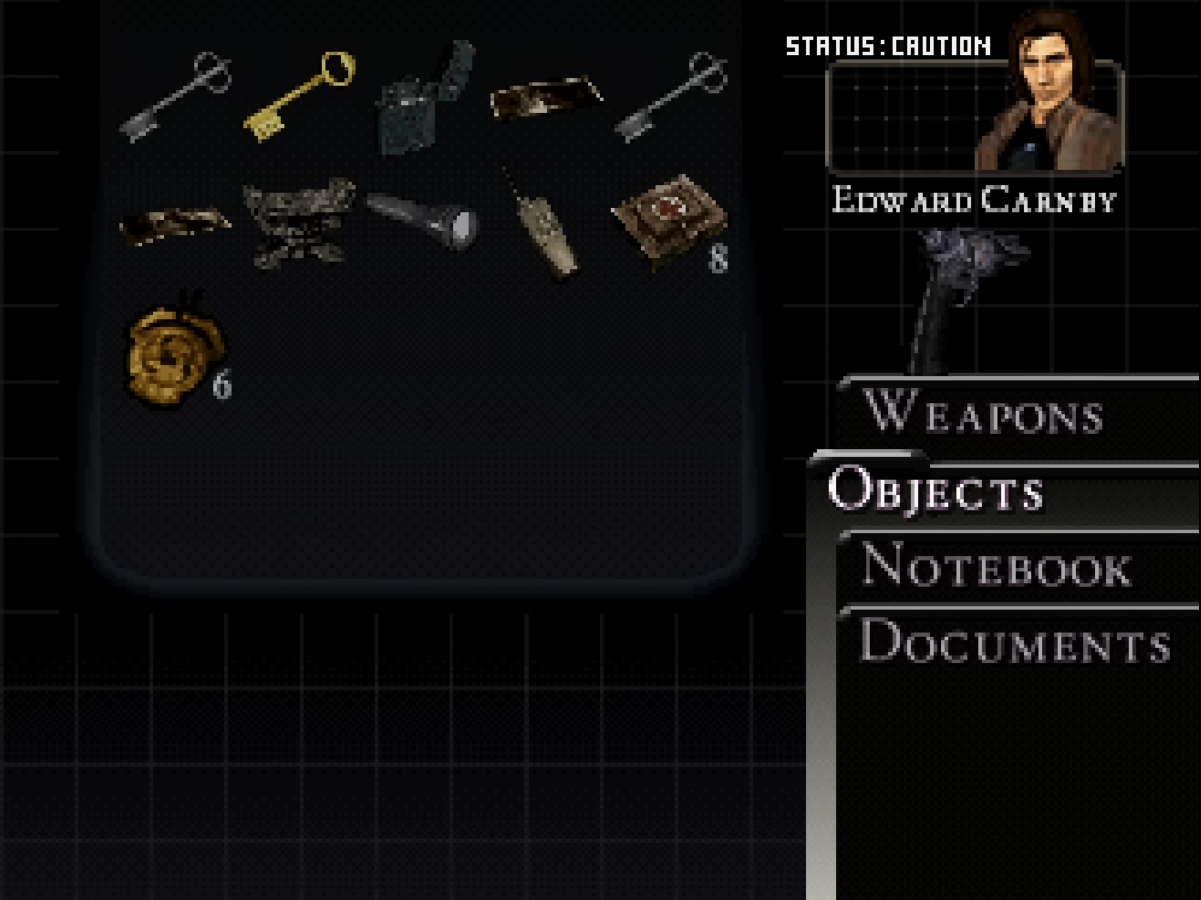Click the dark butterfly-shaped carved object
Image resolution: width=1201 pixels, height=900 pixels.
298,223
